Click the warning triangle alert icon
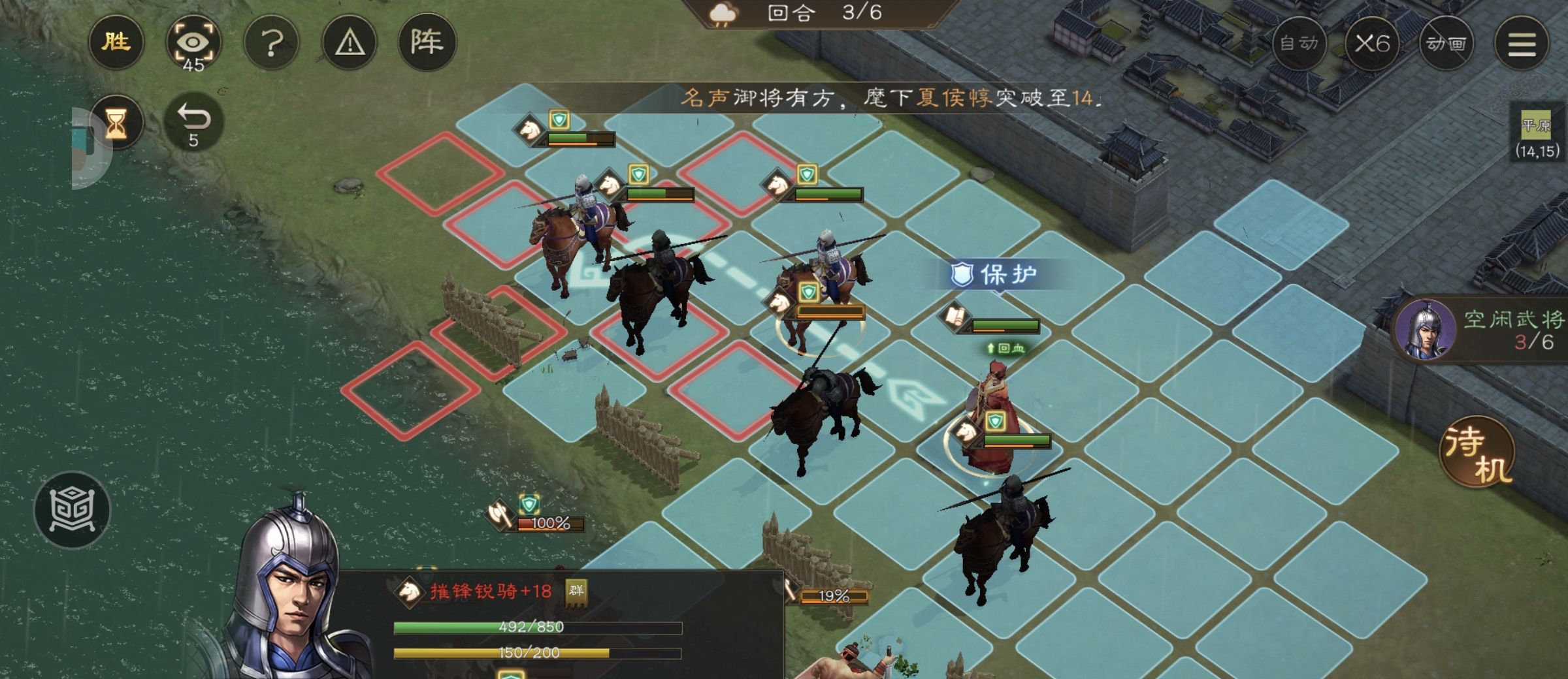 [350, 42]
